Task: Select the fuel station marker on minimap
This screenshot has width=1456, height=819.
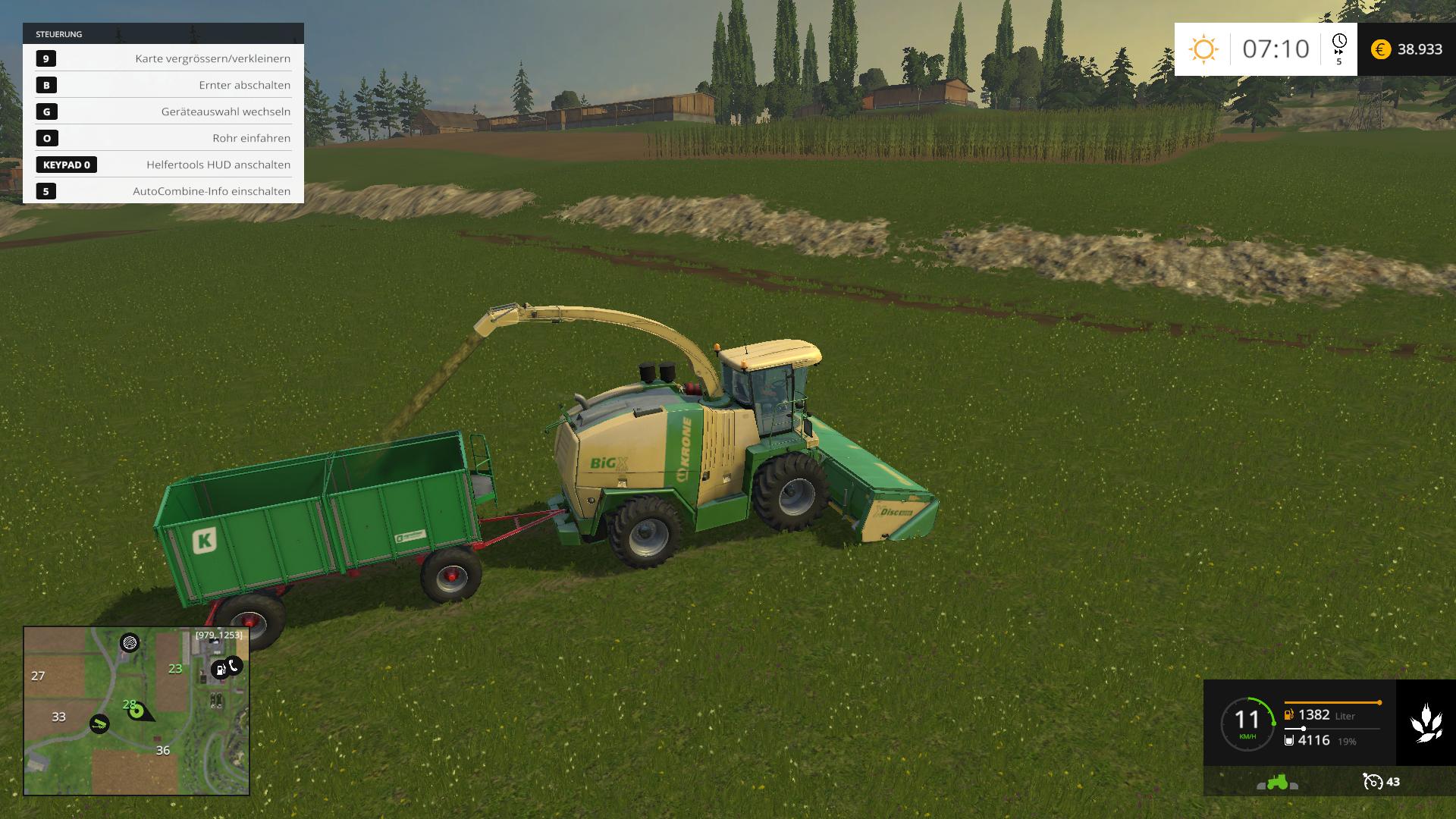Action: [219, 669]
